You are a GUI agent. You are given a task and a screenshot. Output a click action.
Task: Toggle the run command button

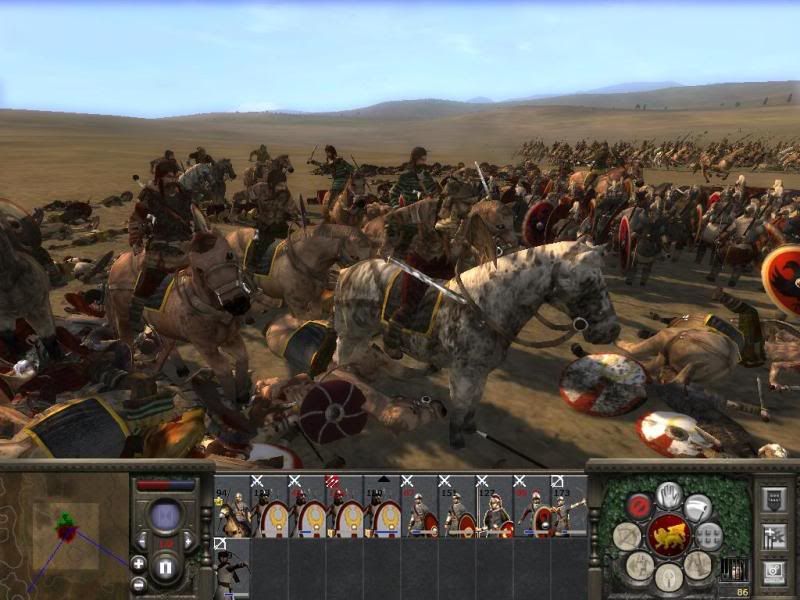[699, 507]
